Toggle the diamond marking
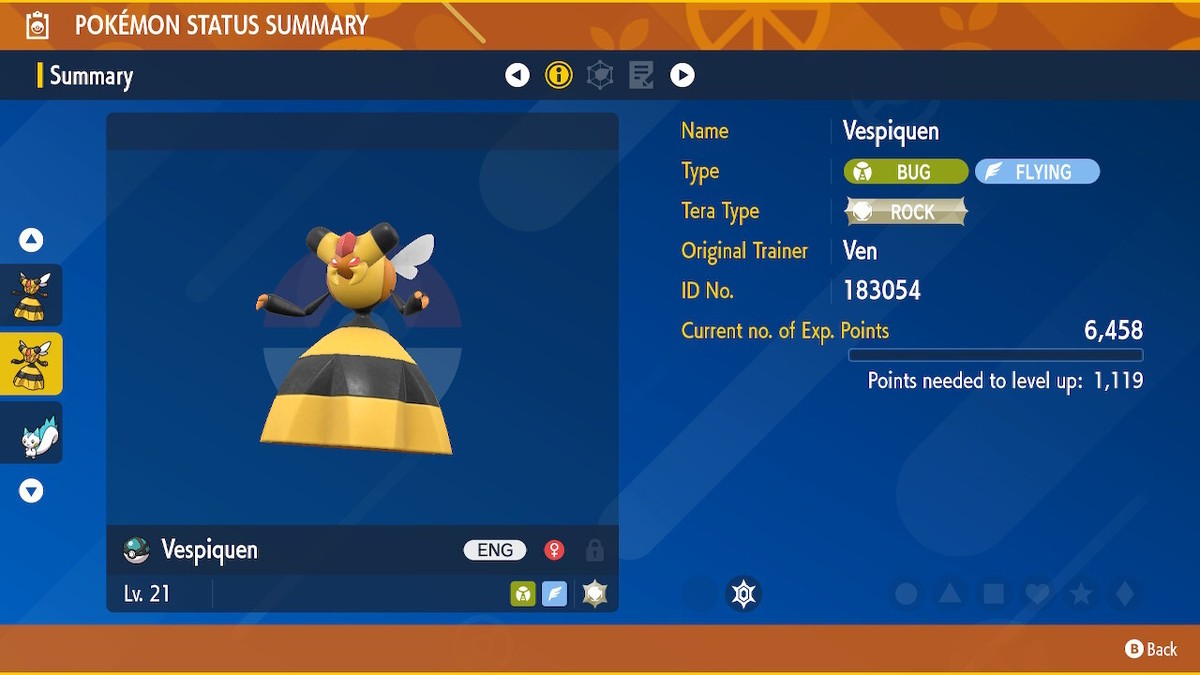Image resolution: width=1200 pixels, height=675 pixels. (1125, 594)
